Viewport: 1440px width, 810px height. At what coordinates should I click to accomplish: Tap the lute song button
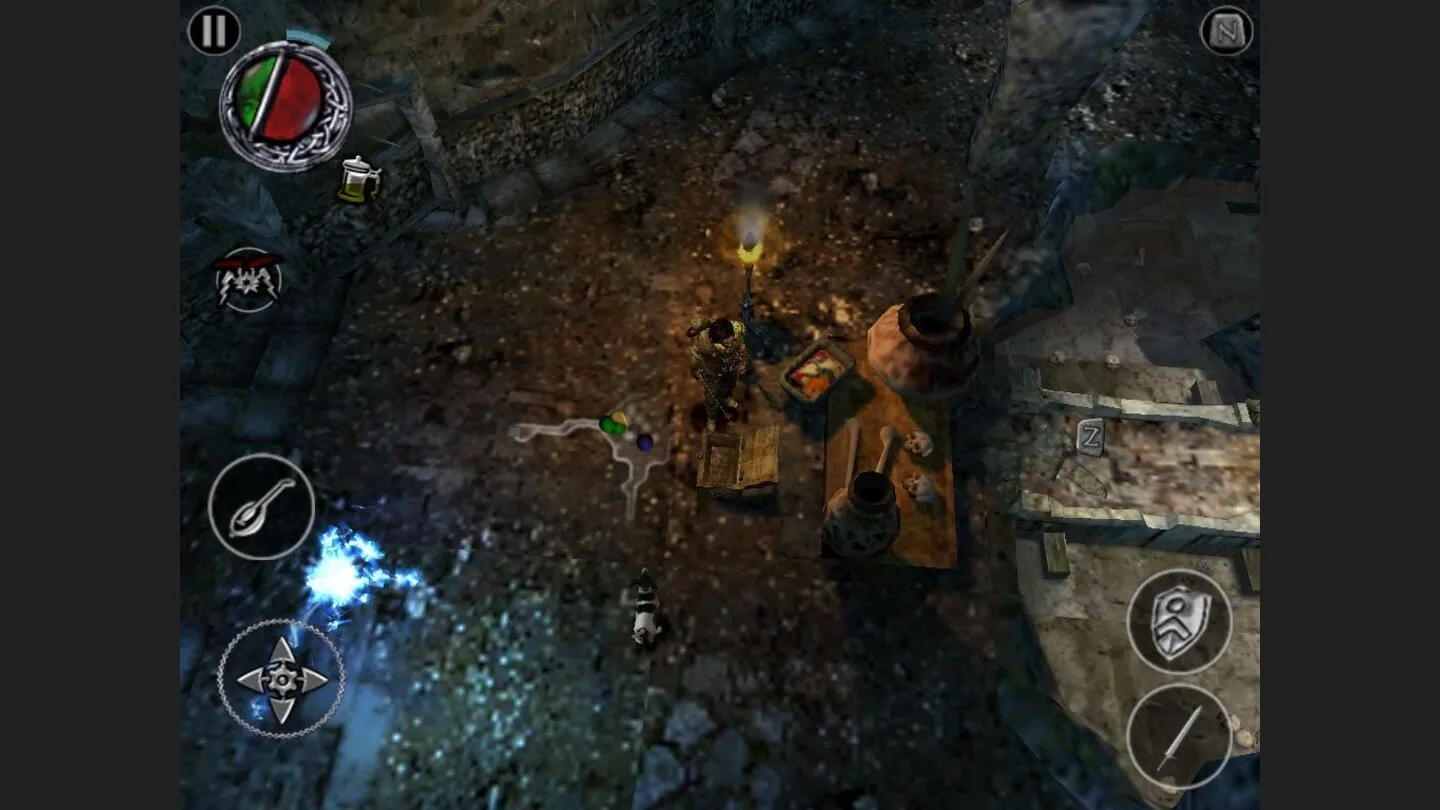tap(262, 507)
